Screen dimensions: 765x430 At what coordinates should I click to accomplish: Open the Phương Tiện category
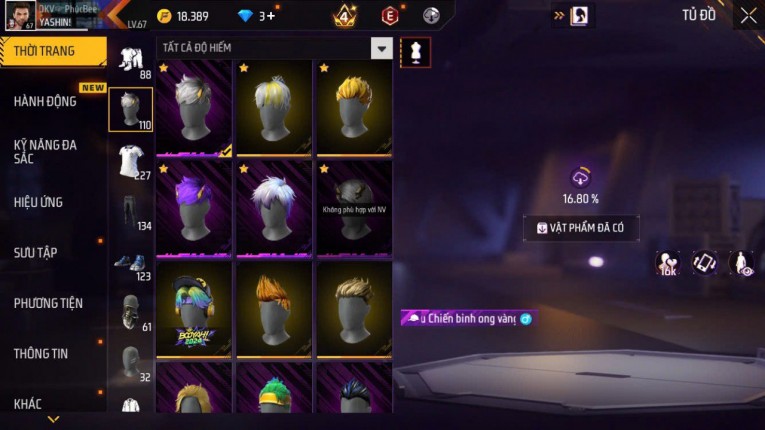(x=48, y=303)
